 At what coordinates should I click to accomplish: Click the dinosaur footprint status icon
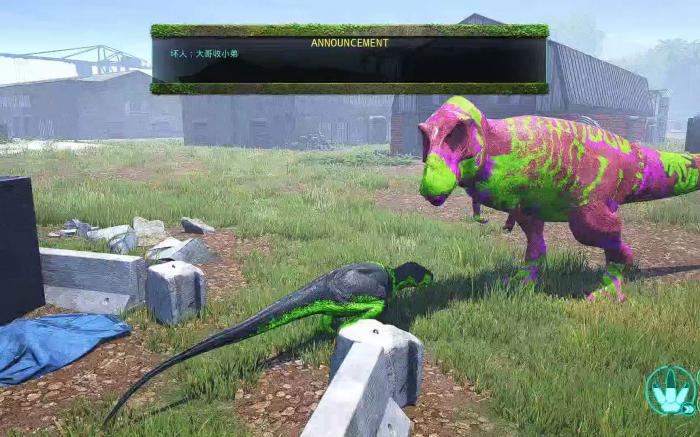(x=671, y=391)
